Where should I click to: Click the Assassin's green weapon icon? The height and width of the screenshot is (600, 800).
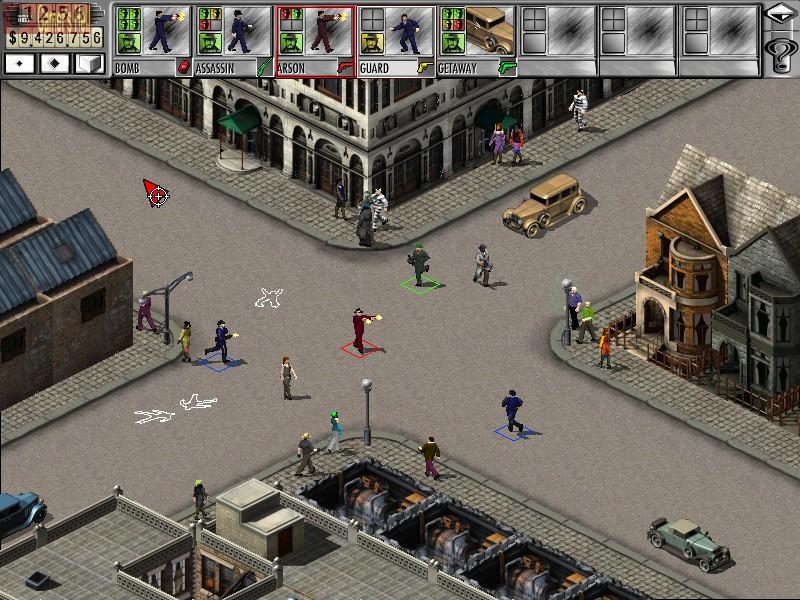[264, 67]
